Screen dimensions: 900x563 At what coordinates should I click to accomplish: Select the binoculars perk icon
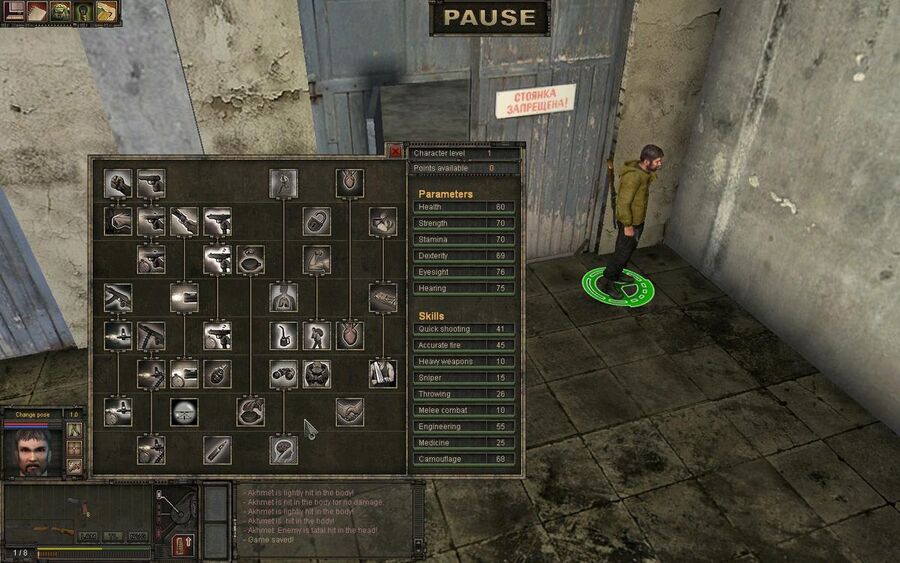point(283,374)
